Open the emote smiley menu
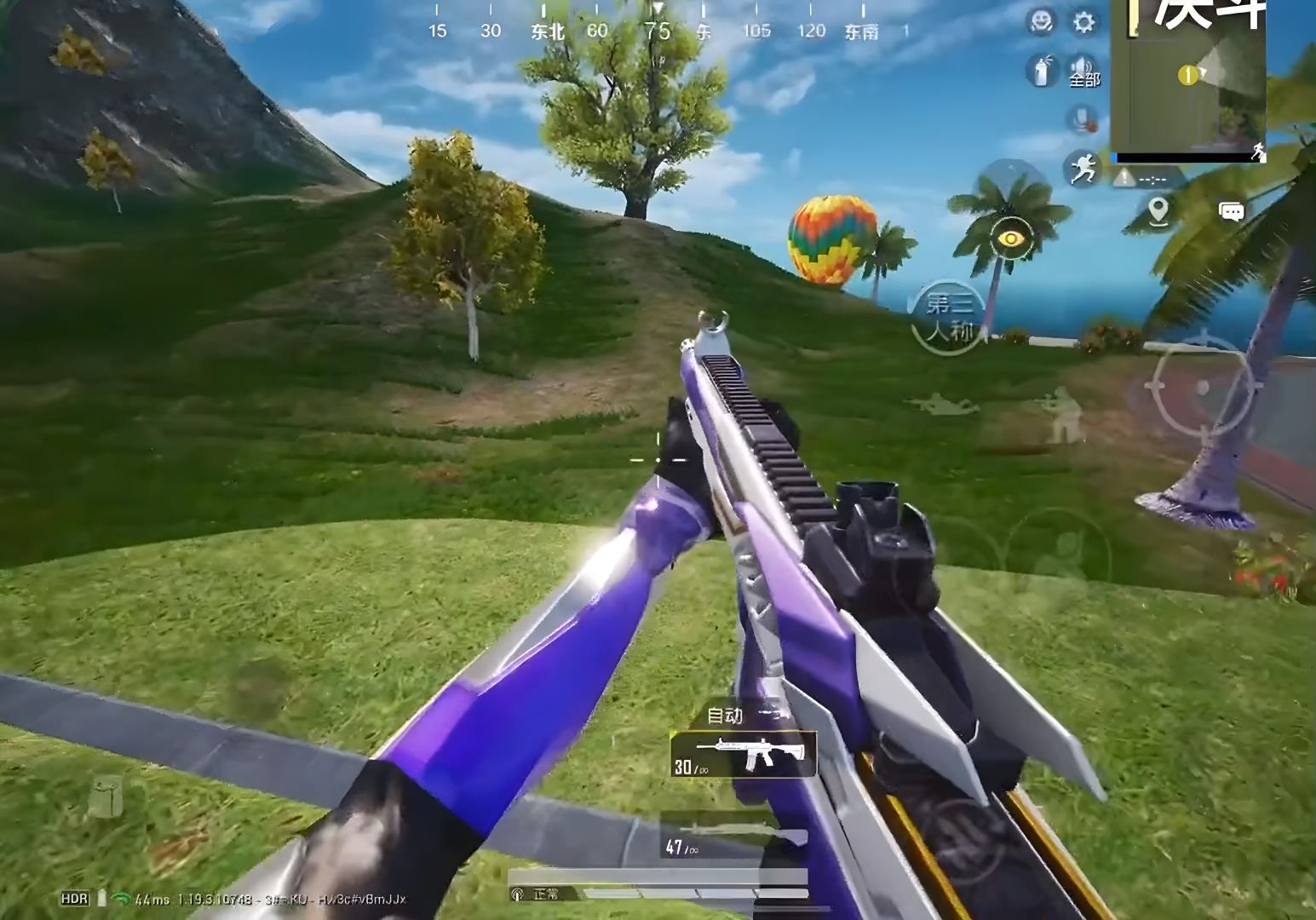 pos(1041,22)
